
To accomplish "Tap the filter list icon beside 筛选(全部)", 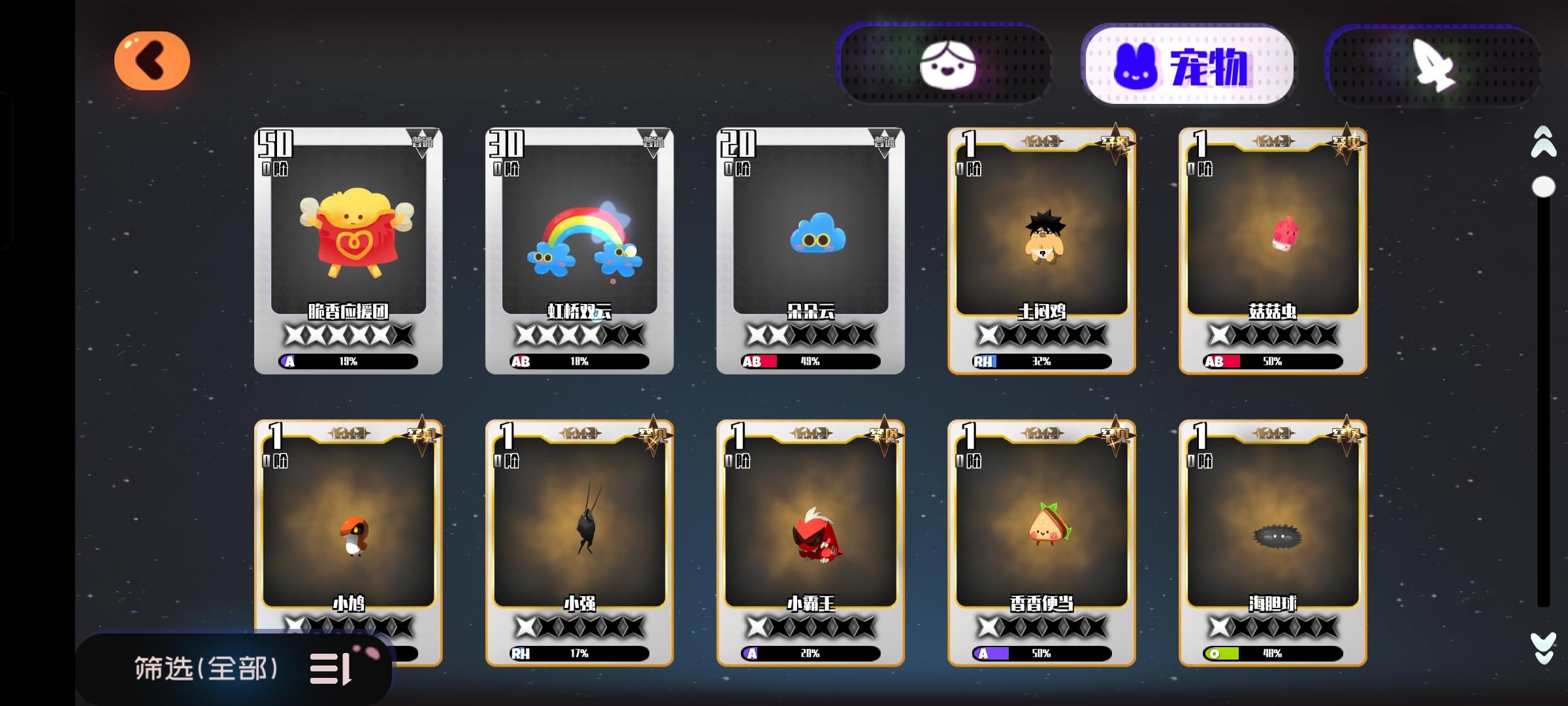I will [333, 669].
